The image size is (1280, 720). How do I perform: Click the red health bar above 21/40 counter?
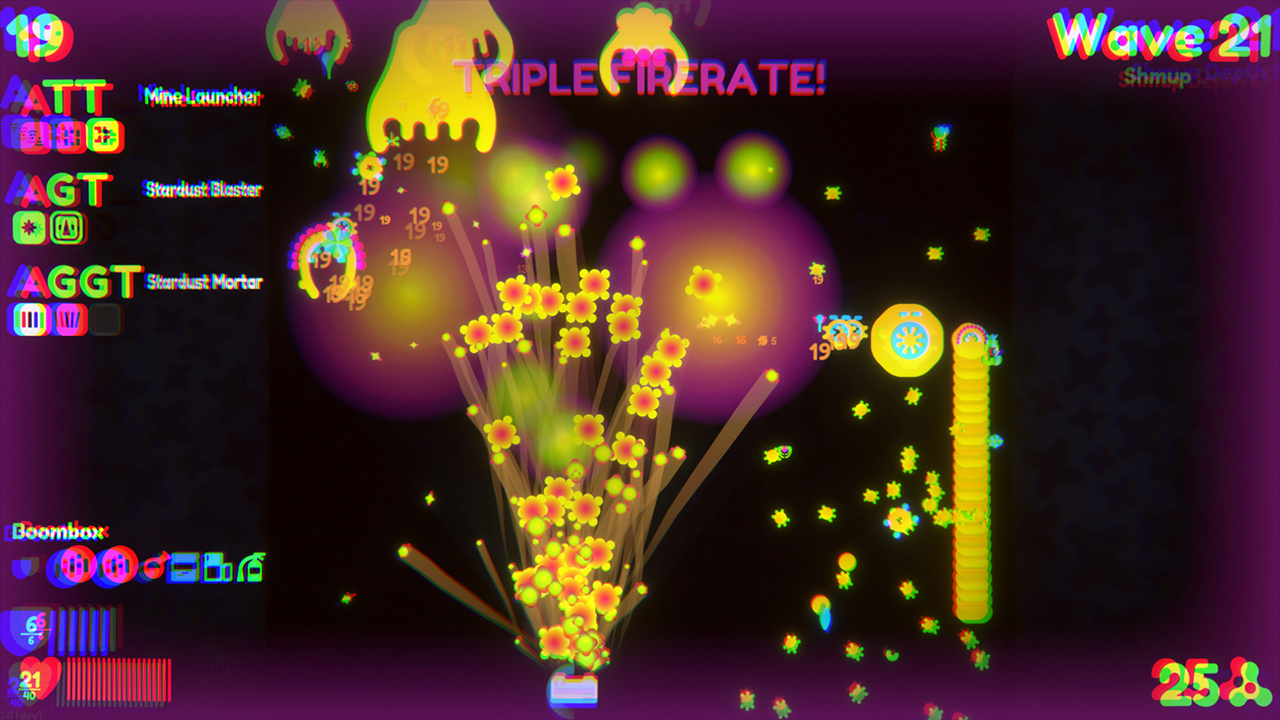tap(119, 679)
